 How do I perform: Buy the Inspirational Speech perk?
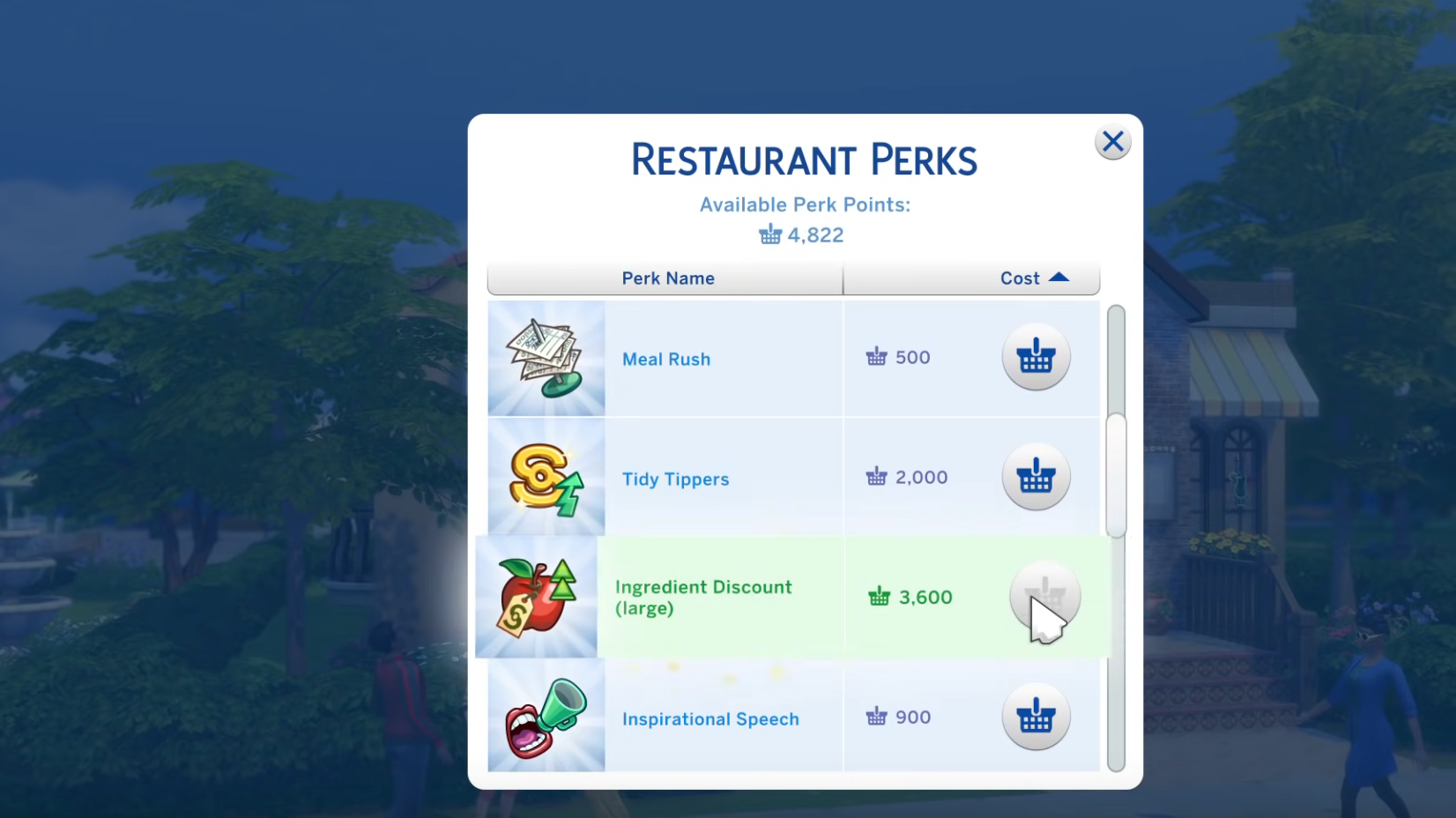1036,717
